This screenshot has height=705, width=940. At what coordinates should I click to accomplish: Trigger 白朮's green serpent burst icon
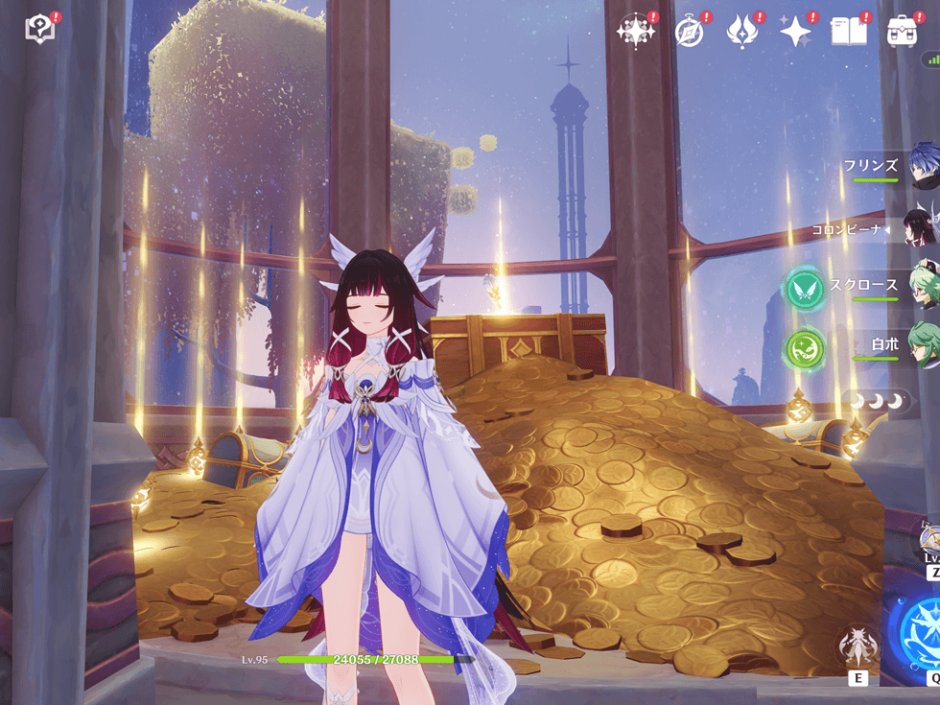coord(804,347)
